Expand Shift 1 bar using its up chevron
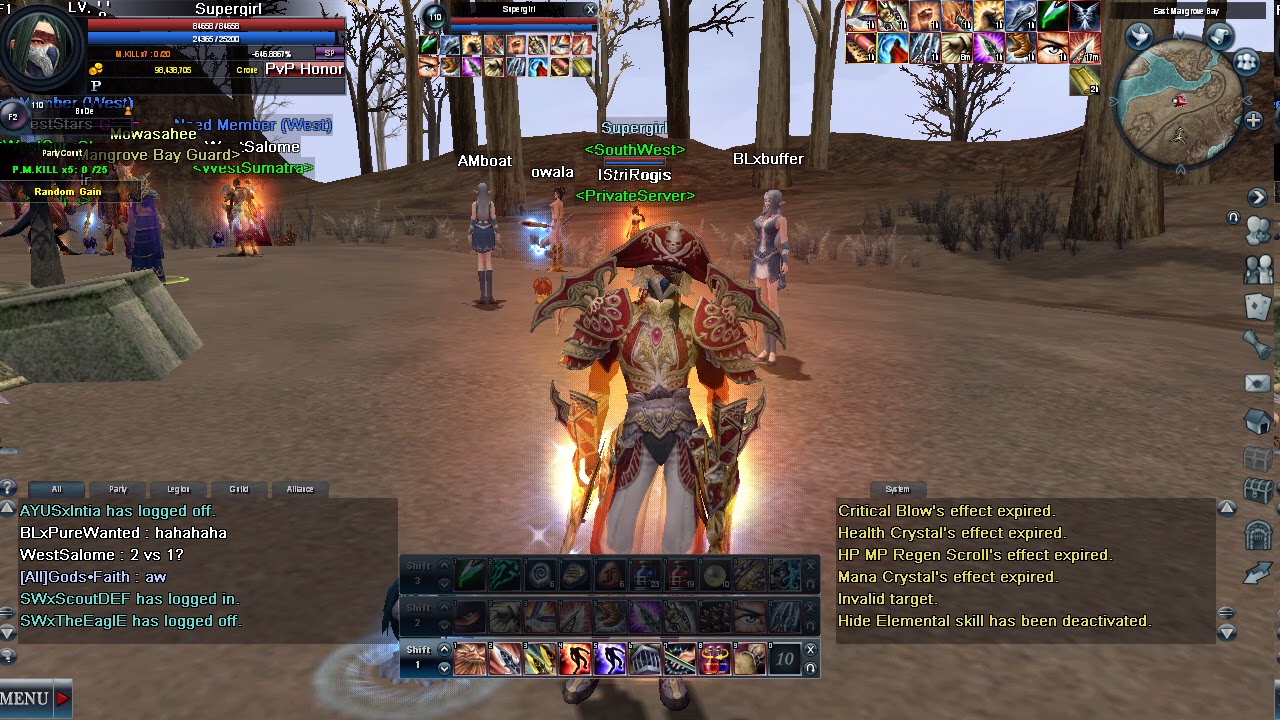The image size is (1280, 720). click(443, 649)
